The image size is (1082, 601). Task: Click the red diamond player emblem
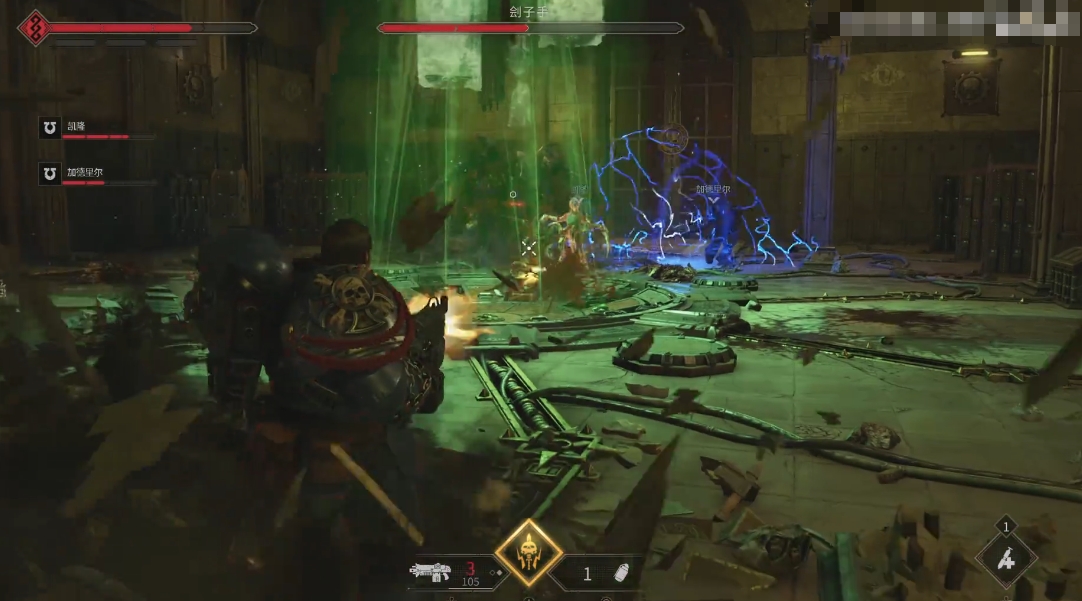[34, 28]
